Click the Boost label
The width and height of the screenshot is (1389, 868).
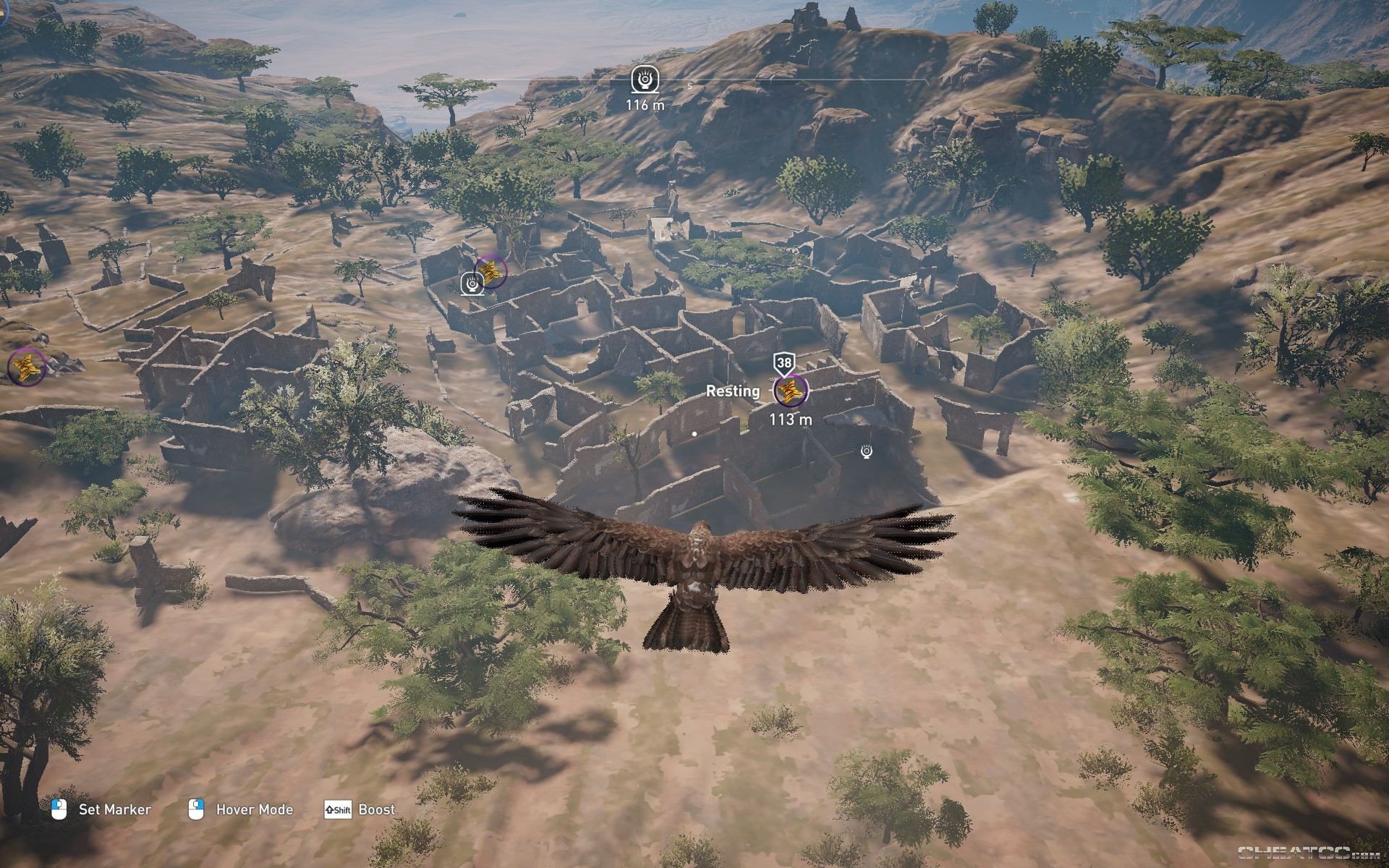point(377,809)
